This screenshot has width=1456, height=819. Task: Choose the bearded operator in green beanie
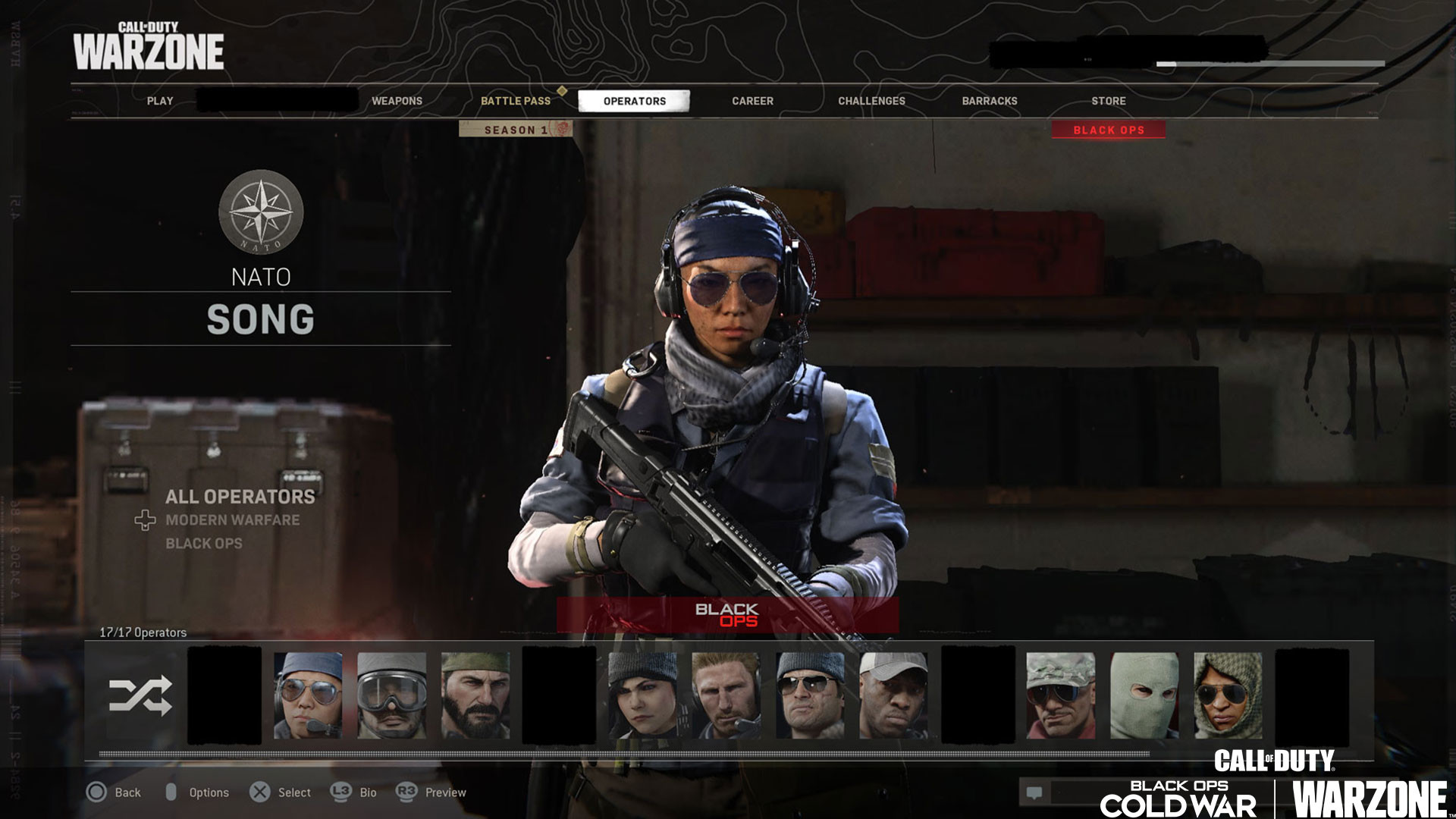(x=475, y=695)
